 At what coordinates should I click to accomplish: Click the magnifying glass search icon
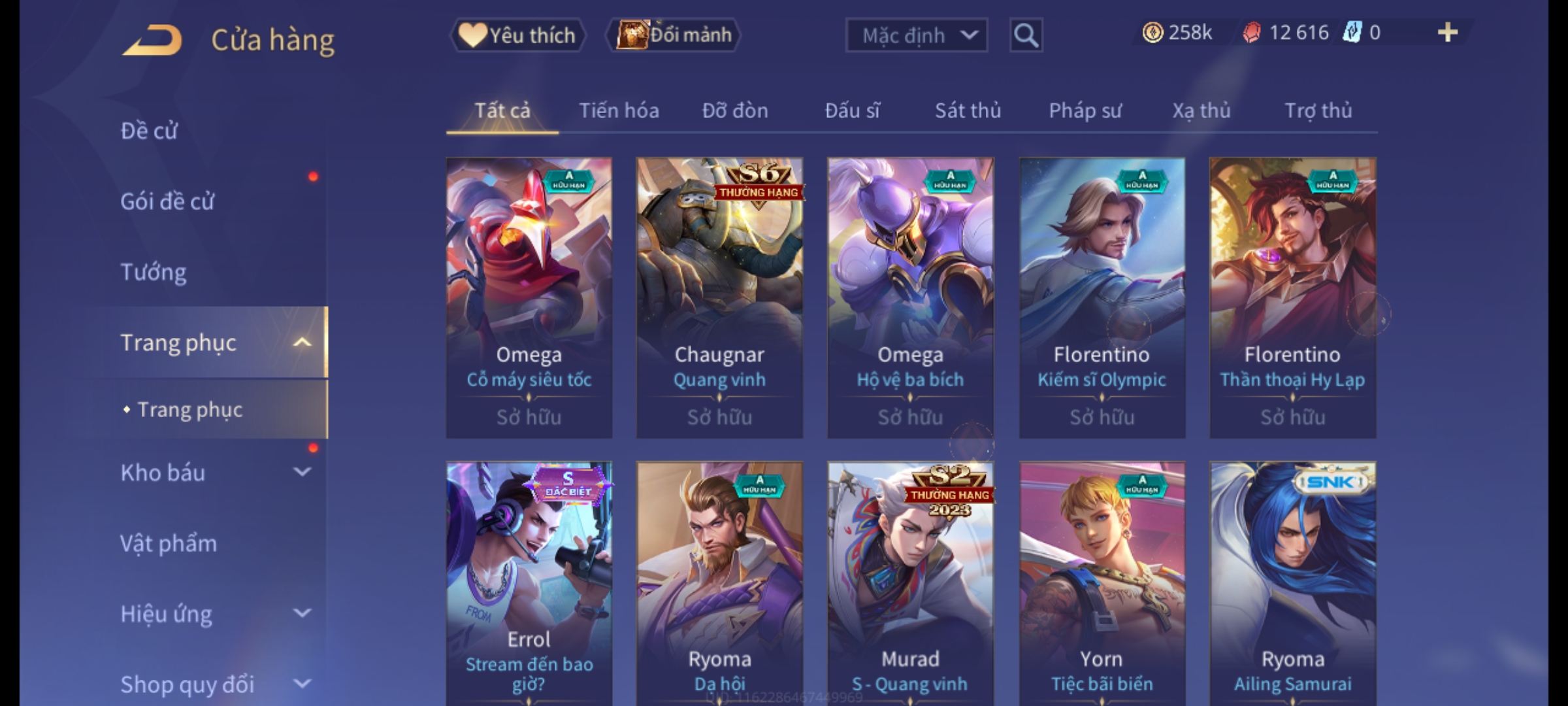coord(1026,35)
